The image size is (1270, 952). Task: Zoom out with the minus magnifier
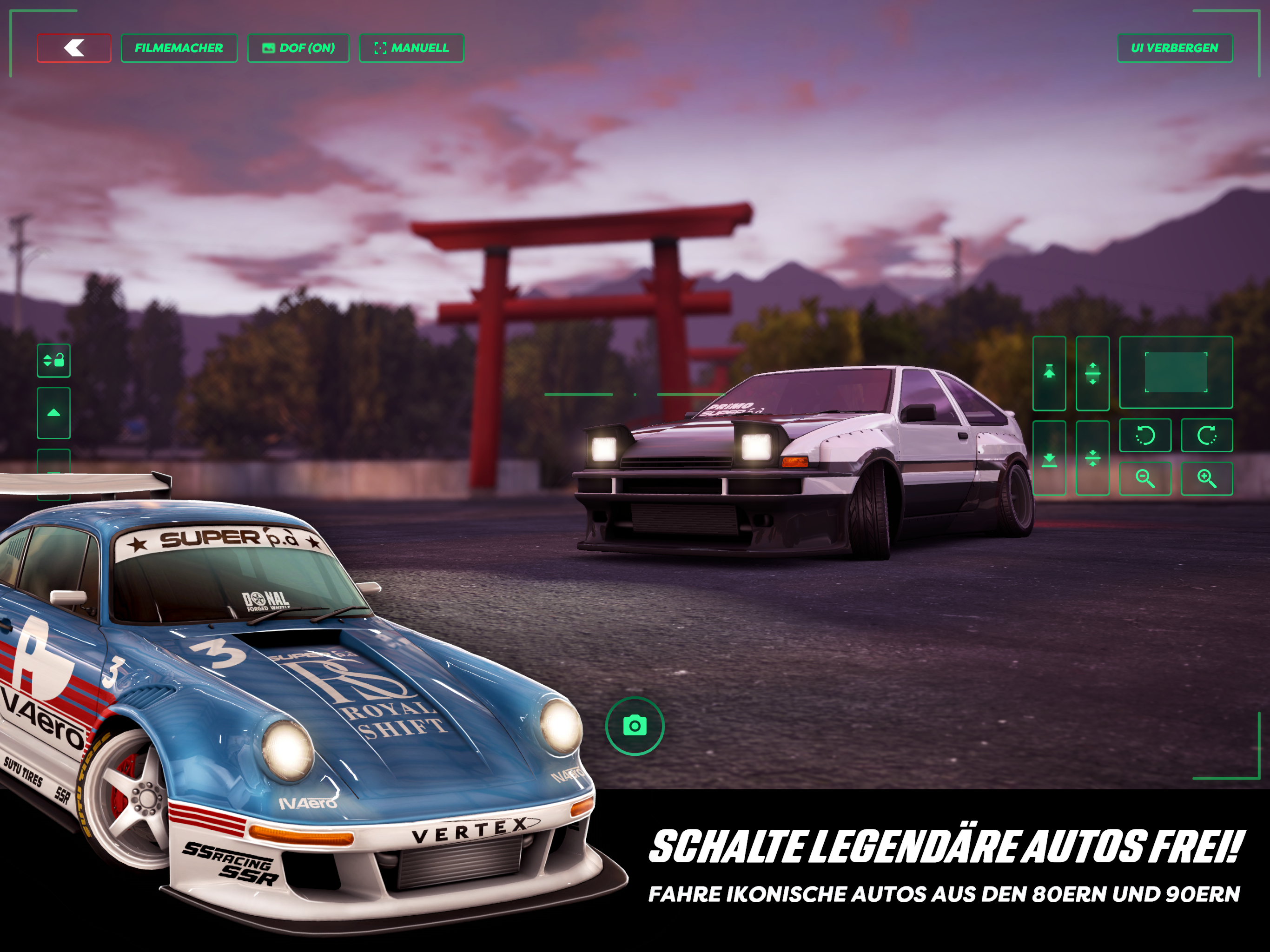click(1145, 478)
